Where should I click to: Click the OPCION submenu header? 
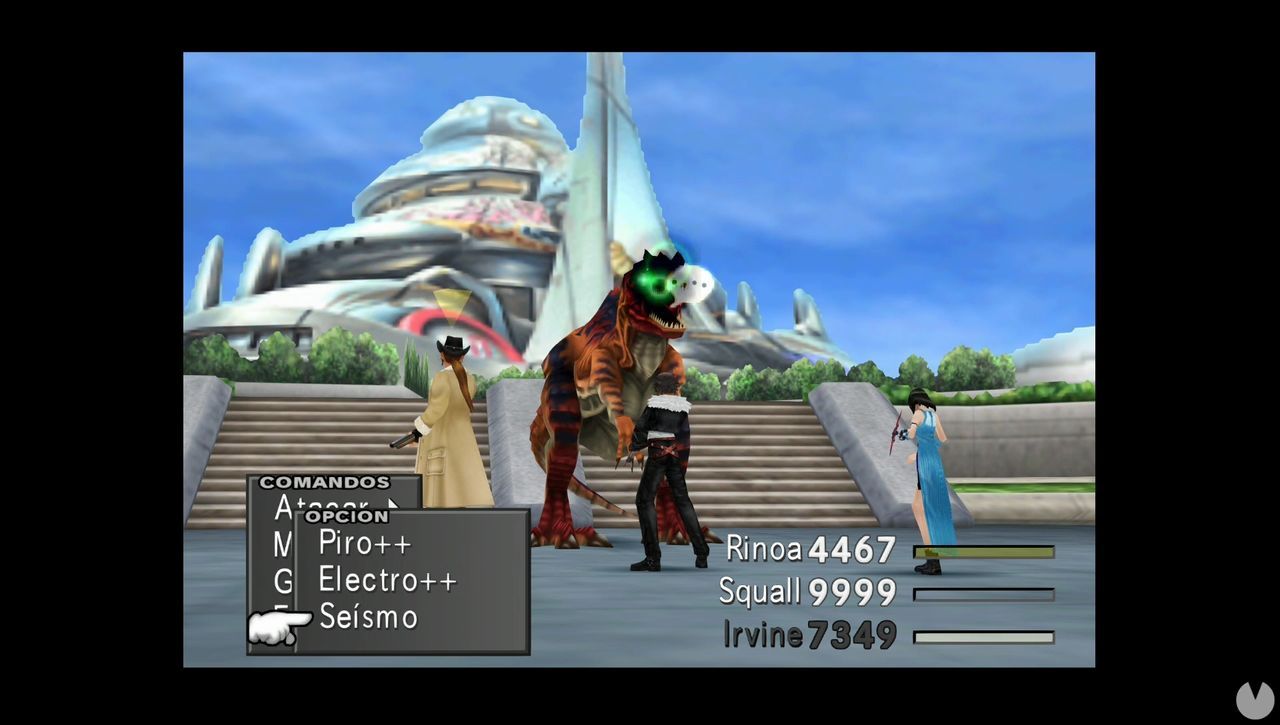tap(345, 516)
